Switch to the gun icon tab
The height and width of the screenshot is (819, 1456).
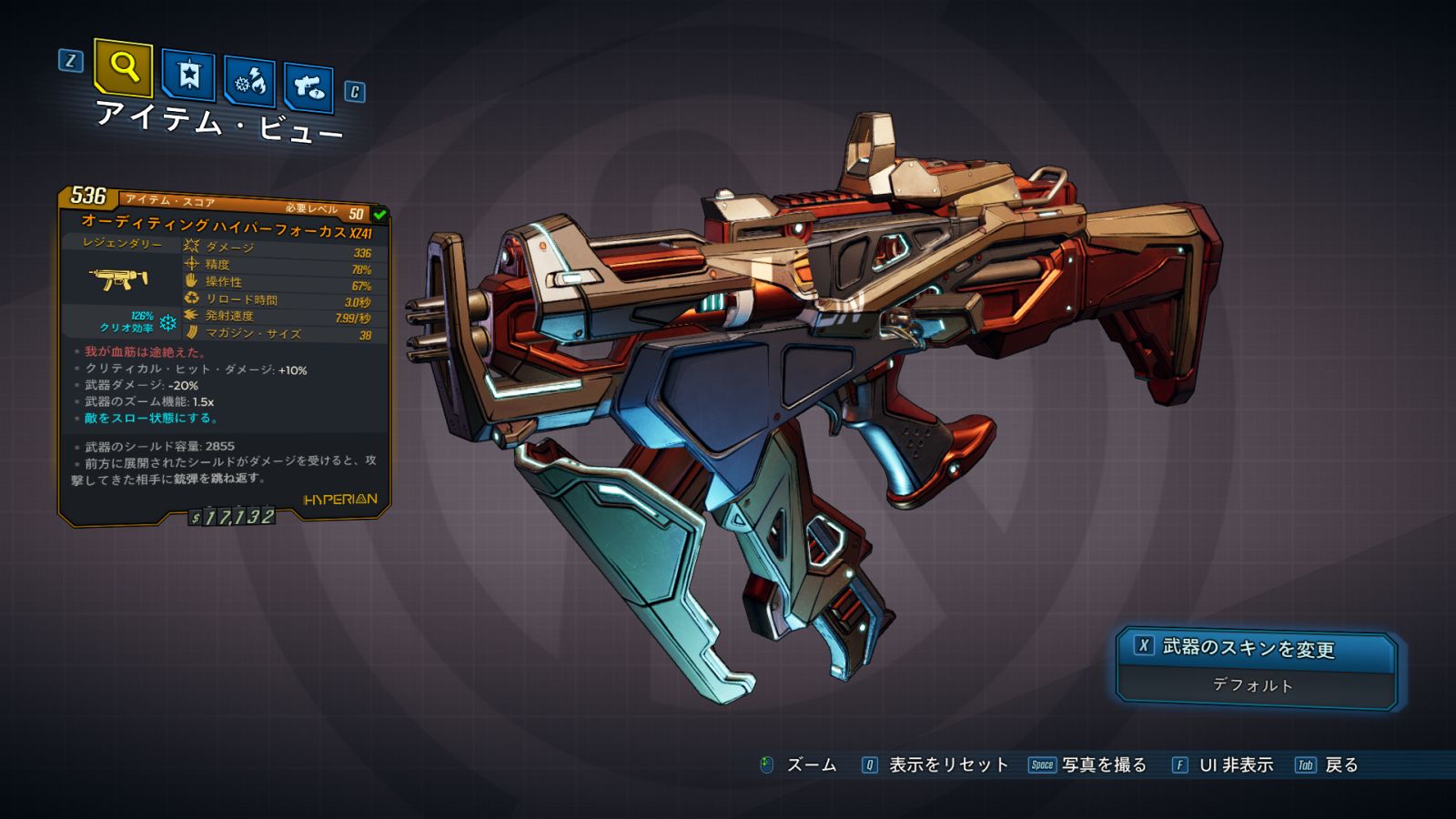point(308,88)
